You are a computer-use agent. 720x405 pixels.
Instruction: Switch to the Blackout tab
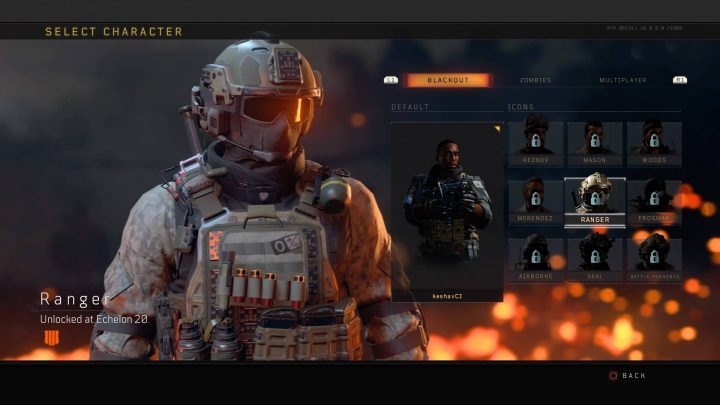pyautogui.click(x=447, y=80)
